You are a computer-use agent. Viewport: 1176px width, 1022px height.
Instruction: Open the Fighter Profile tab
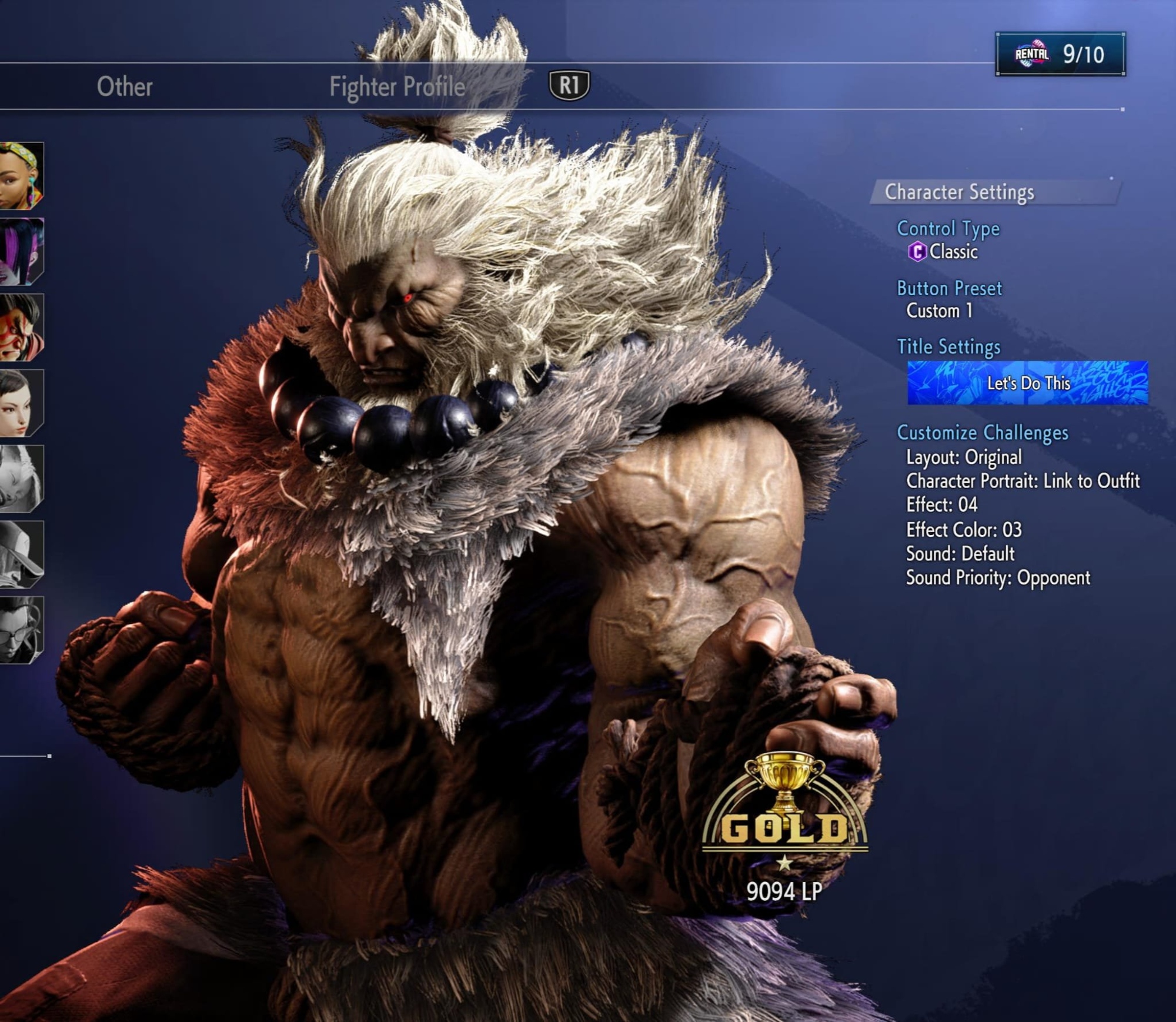[397, 86]
